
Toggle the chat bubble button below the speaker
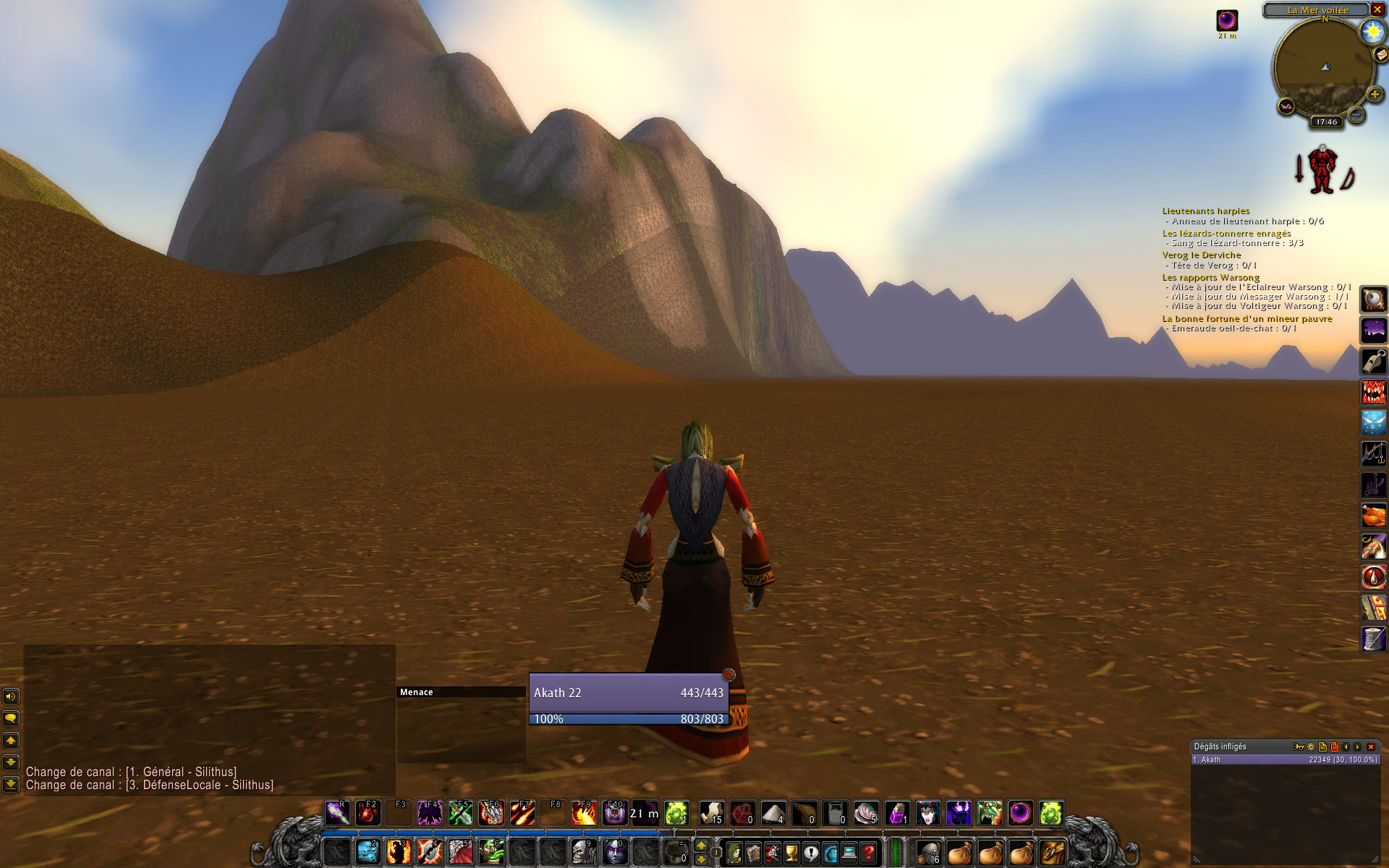click(x=10, y=718)
